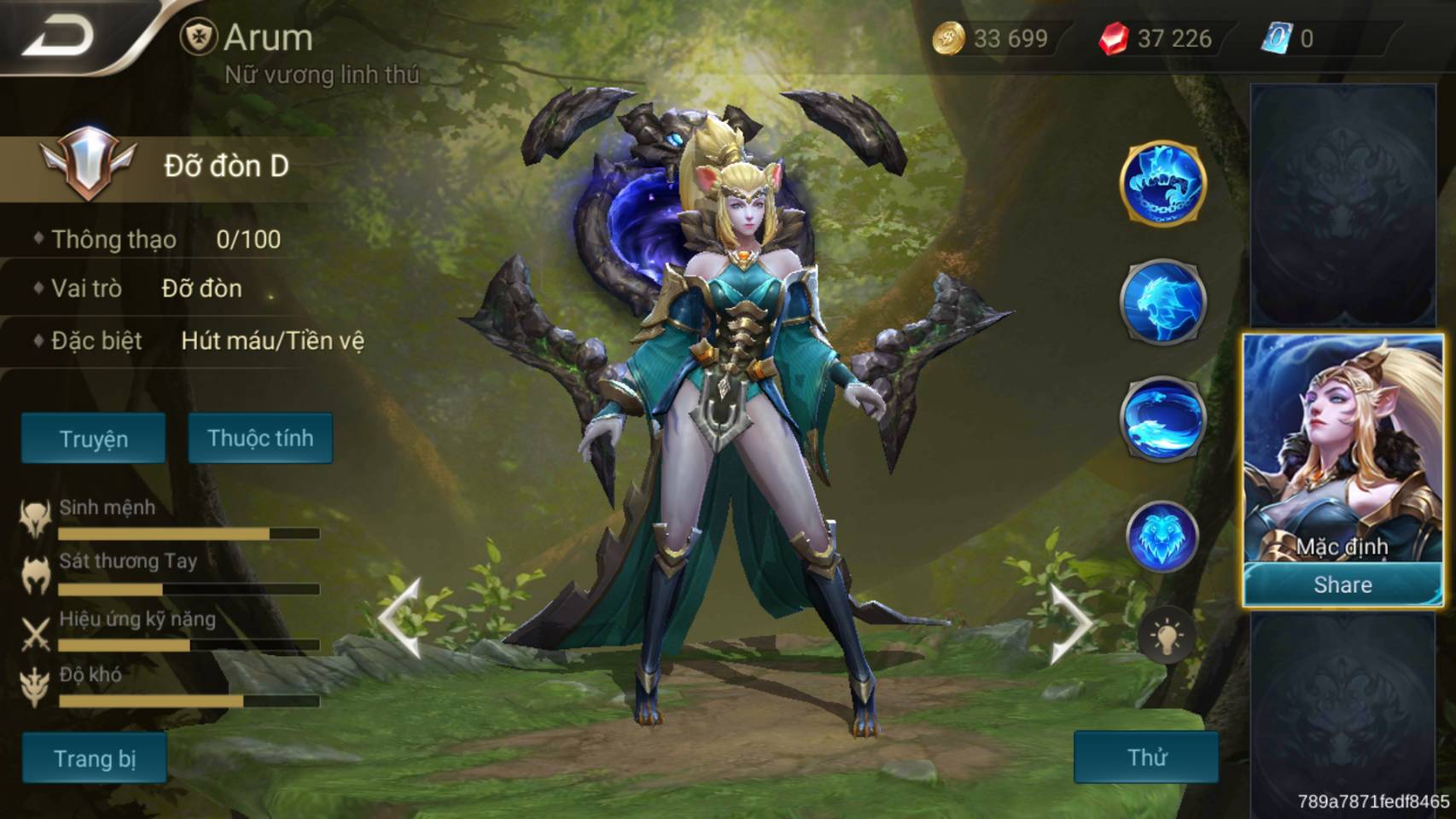Click the gold coin currency icon
The image size is (1456, 819).
tap(947, 38)
